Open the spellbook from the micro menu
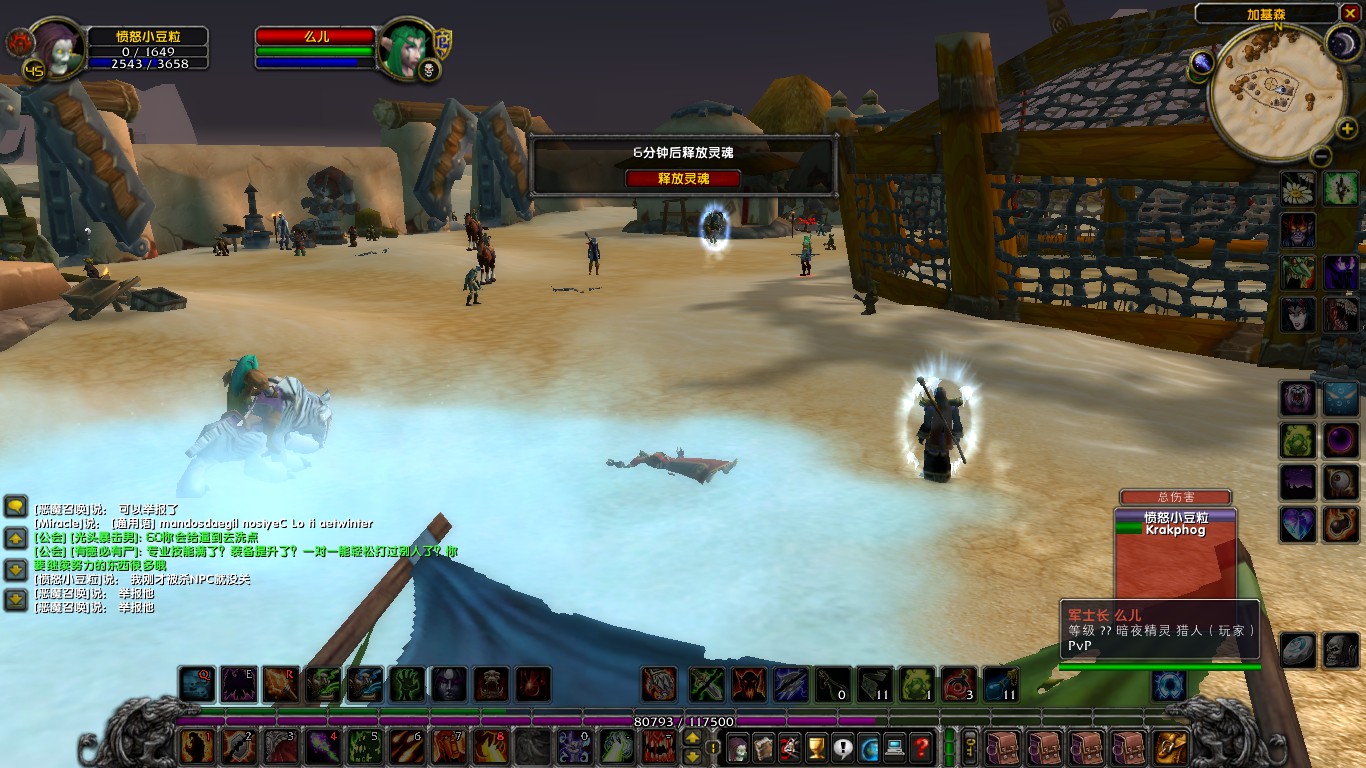 [763, 747]
